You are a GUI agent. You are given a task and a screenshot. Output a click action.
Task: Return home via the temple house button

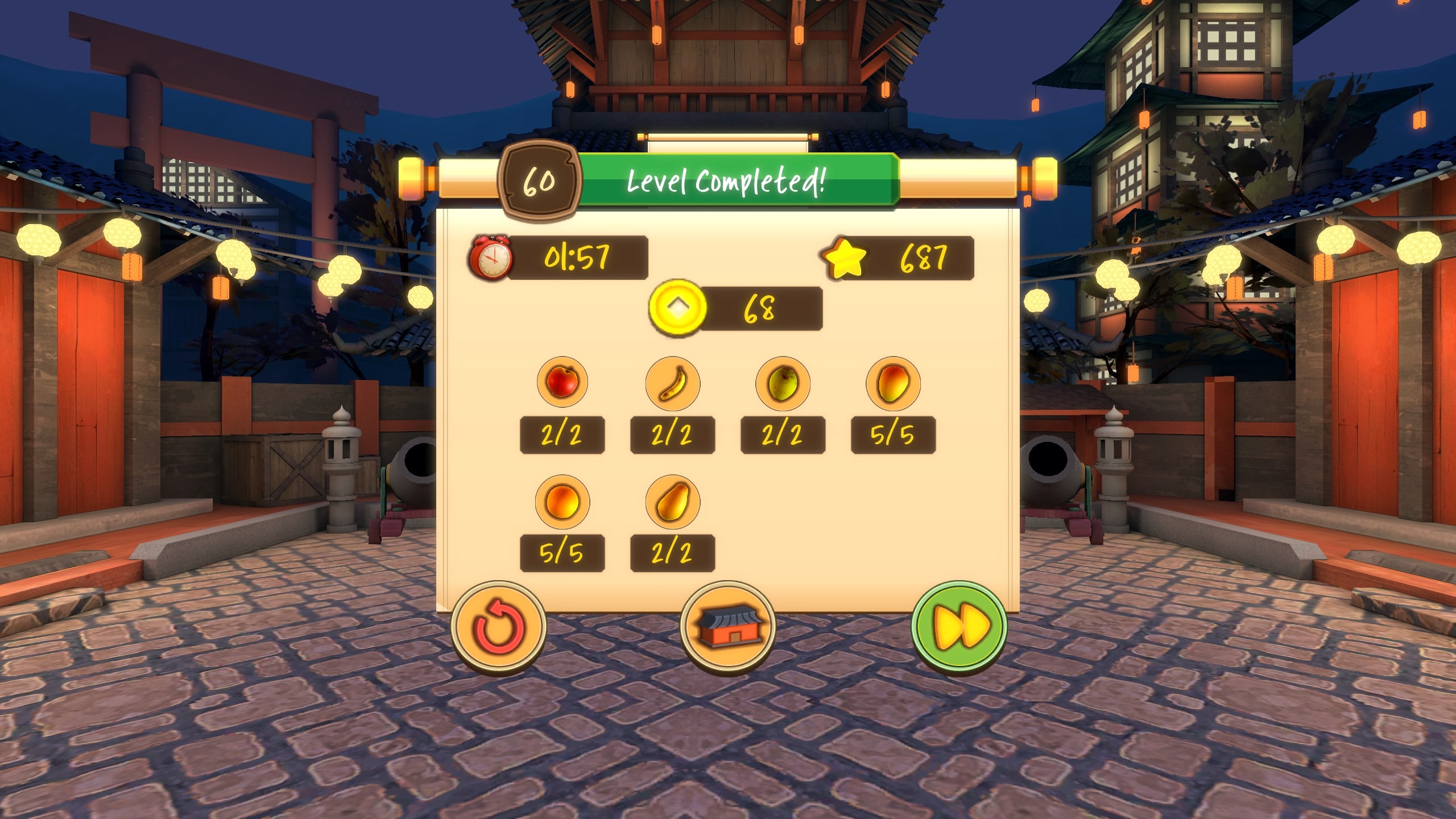tap(728, 627)
